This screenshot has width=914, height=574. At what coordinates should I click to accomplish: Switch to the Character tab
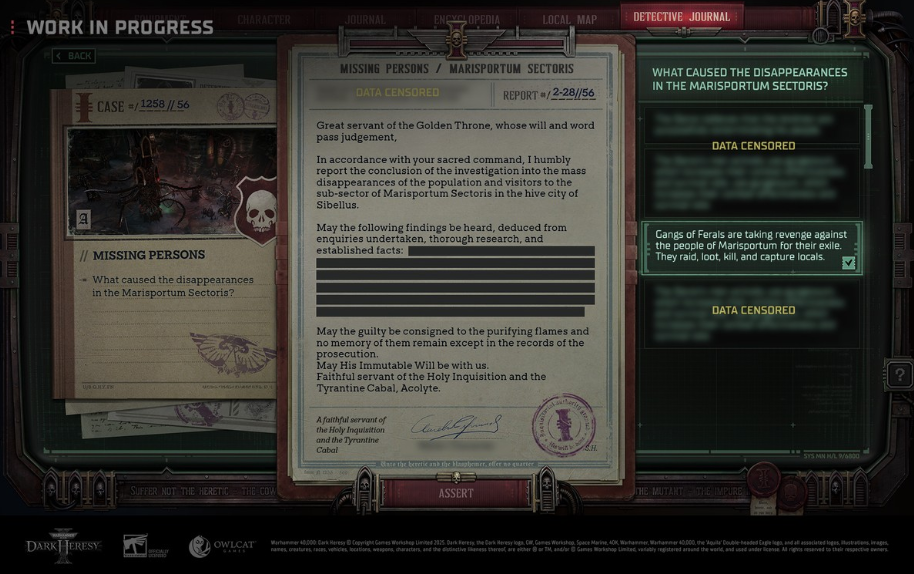click(x=264, y=19)
